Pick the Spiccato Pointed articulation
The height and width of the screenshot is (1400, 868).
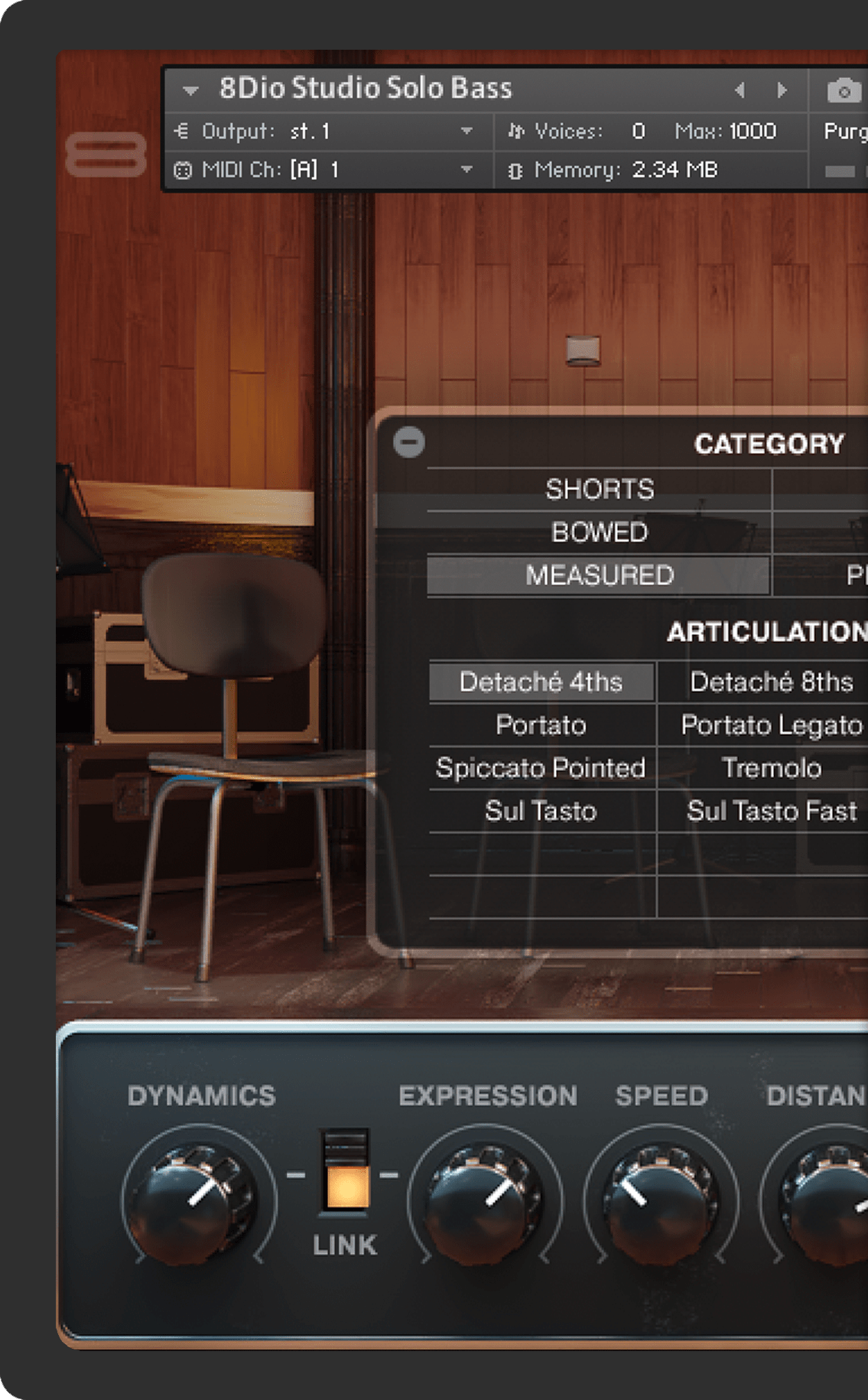541,767
